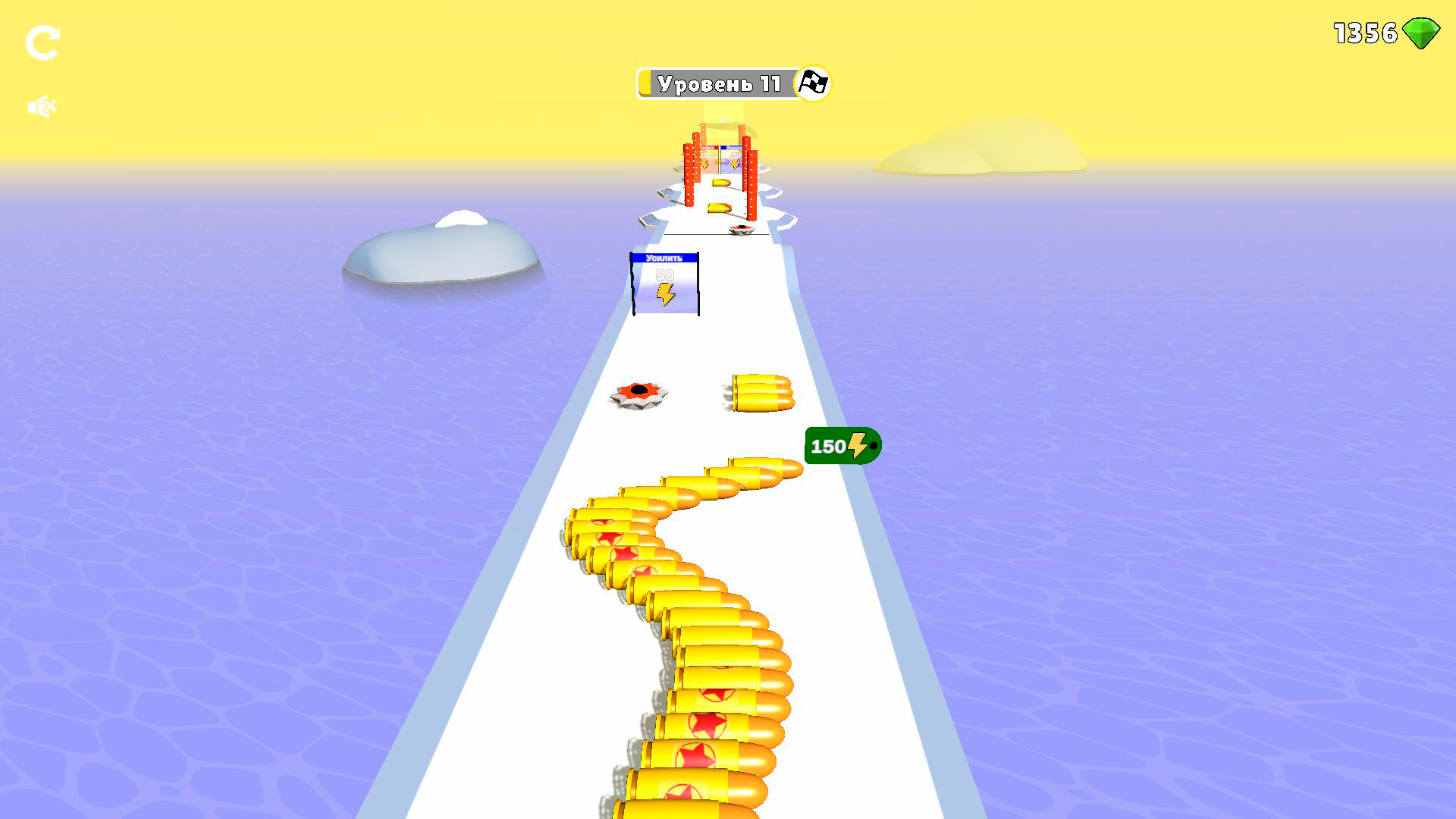Tap the pair of small bullets pickup

tap(762, 393)
